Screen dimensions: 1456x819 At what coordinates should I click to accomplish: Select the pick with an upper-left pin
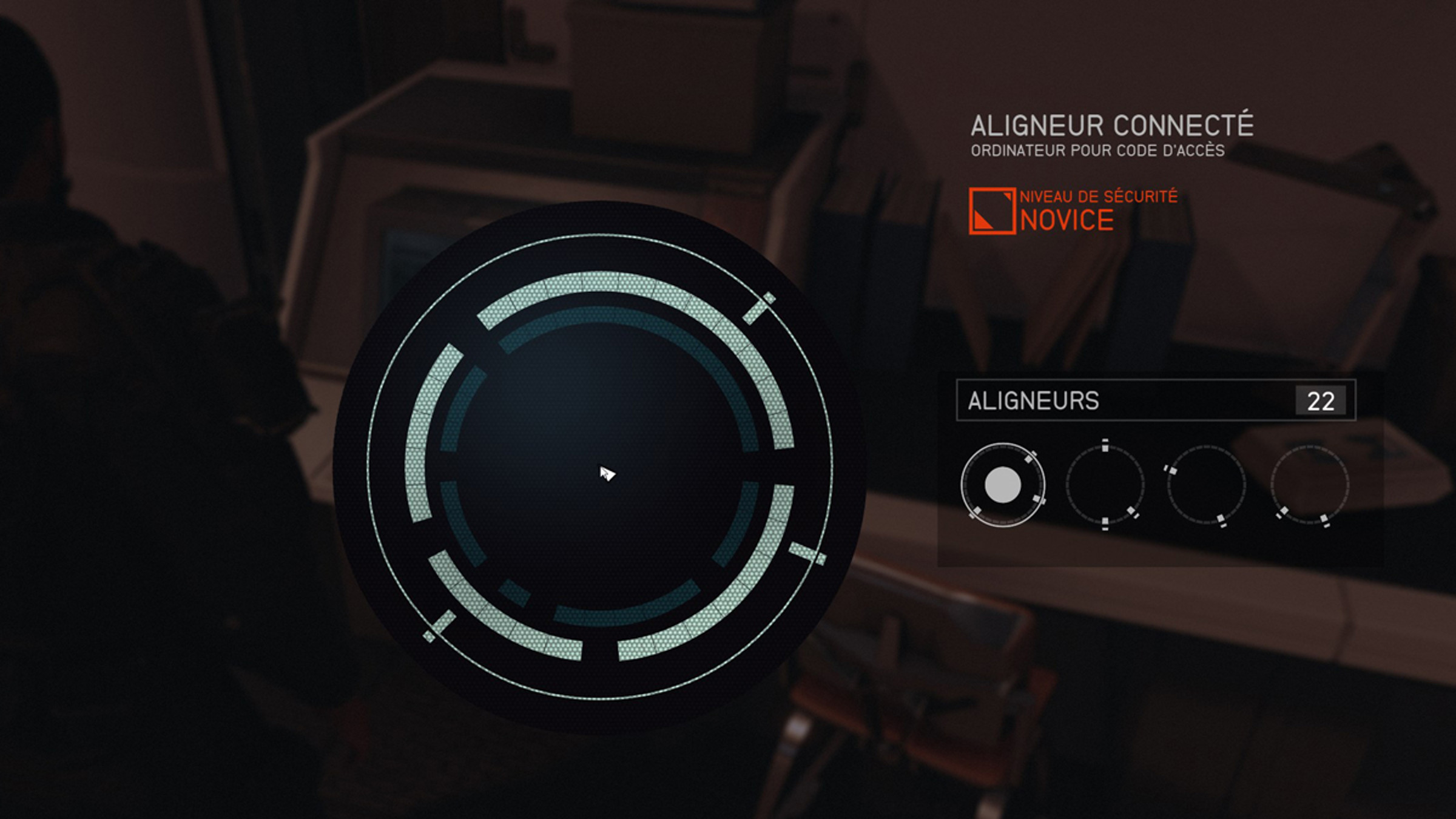coord(1206,485)
